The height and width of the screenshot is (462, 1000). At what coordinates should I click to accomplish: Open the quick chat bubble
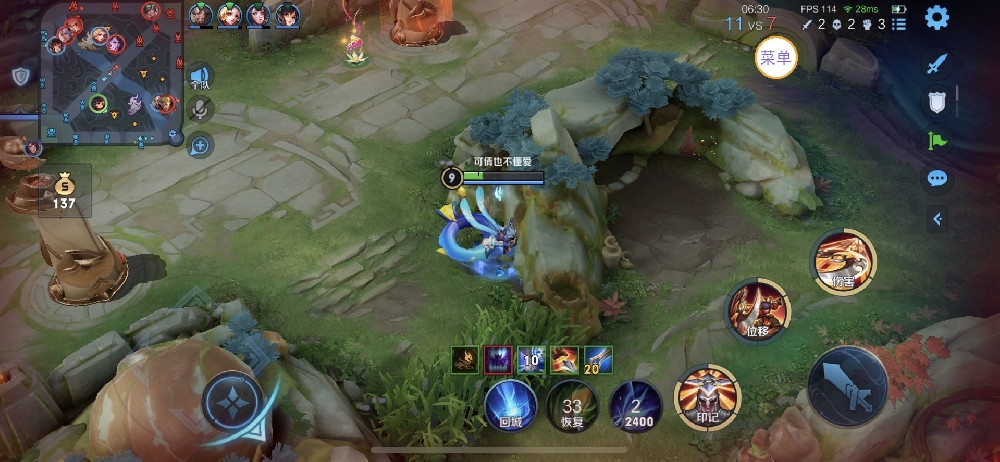(937, 179)
